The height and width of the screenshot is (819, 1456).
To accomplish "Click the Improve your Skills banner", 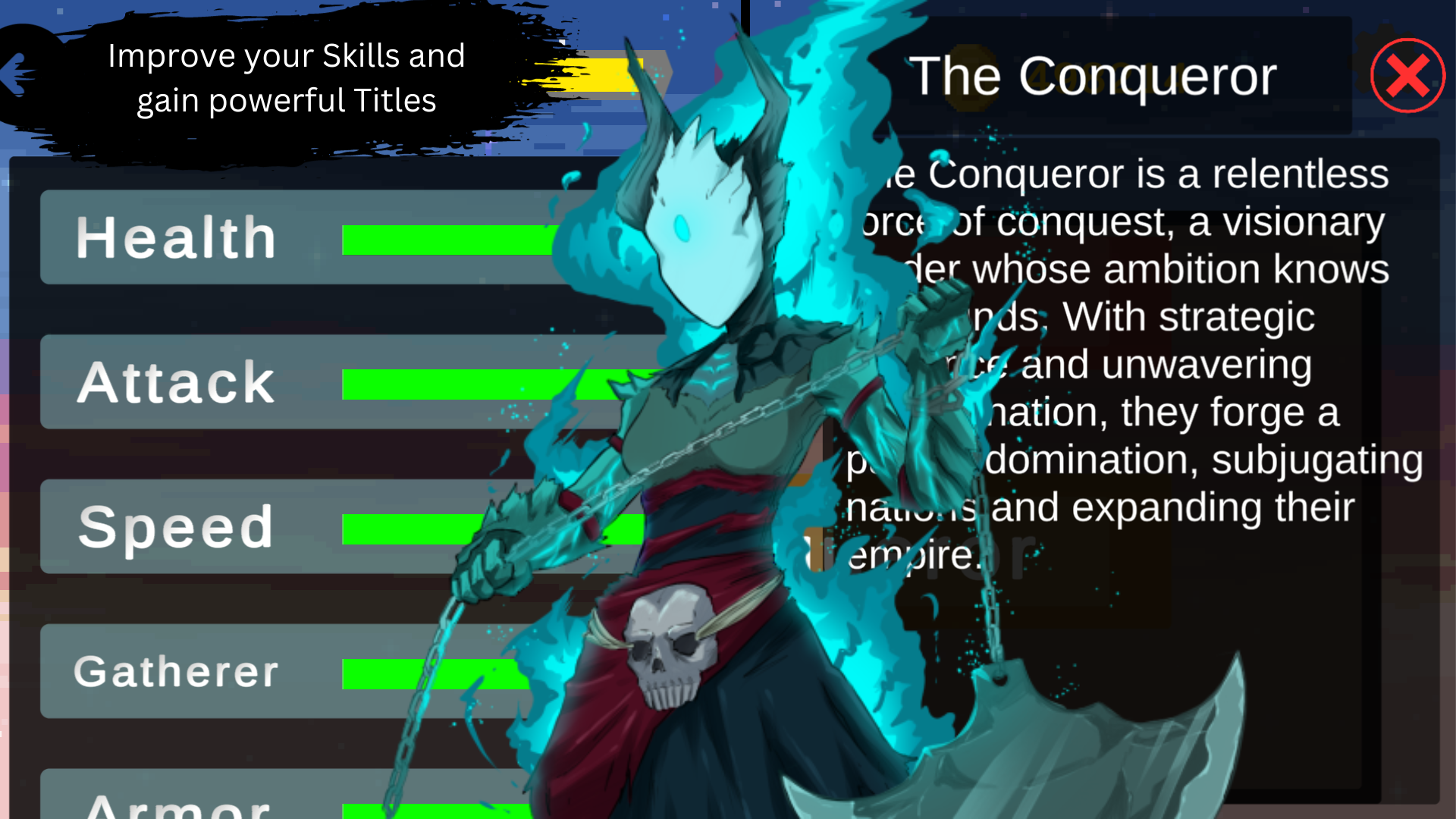I will [x=287, y=78].
